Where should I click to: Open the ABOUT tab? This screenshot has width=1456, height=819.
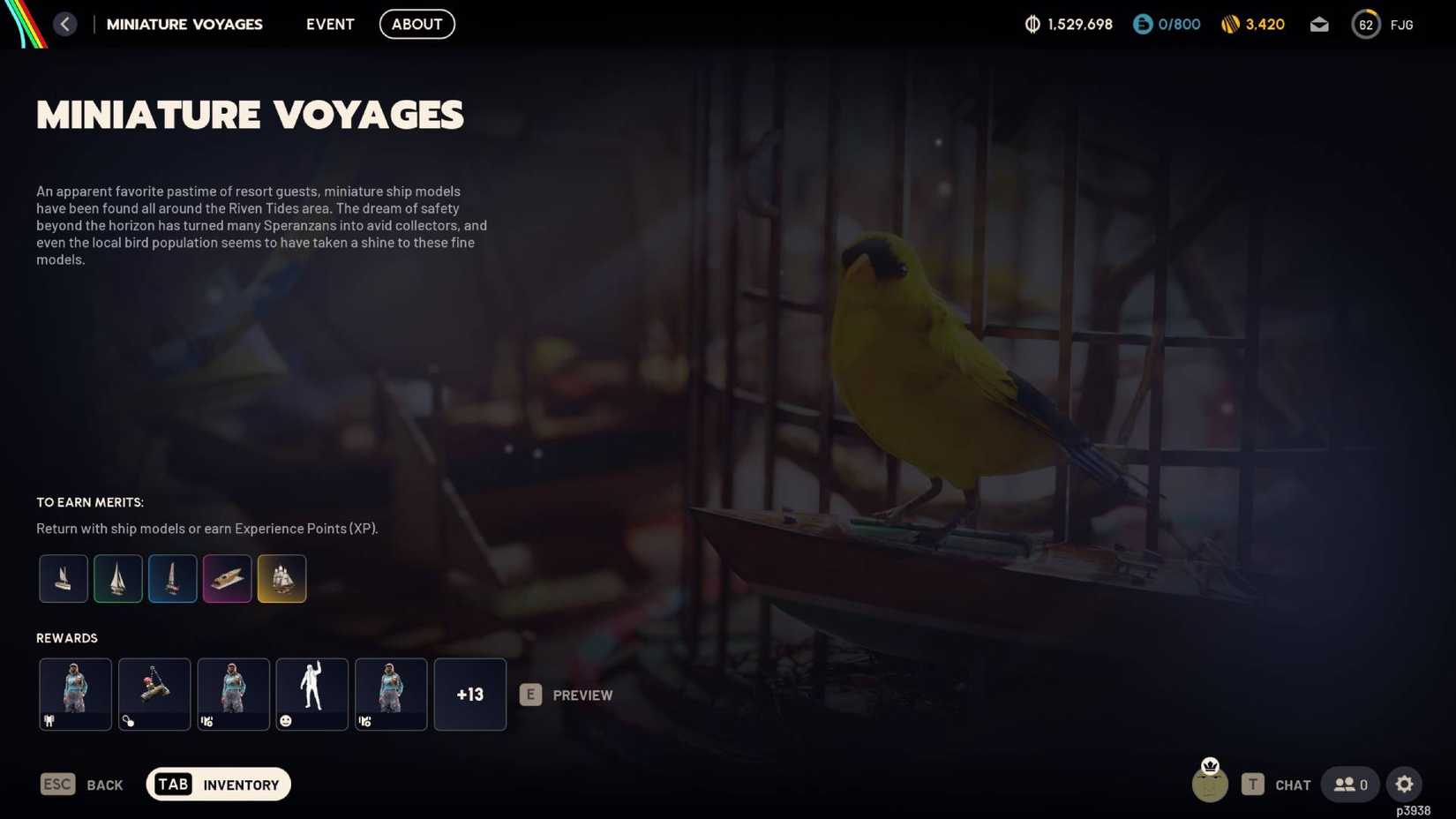tap(417, 24)
